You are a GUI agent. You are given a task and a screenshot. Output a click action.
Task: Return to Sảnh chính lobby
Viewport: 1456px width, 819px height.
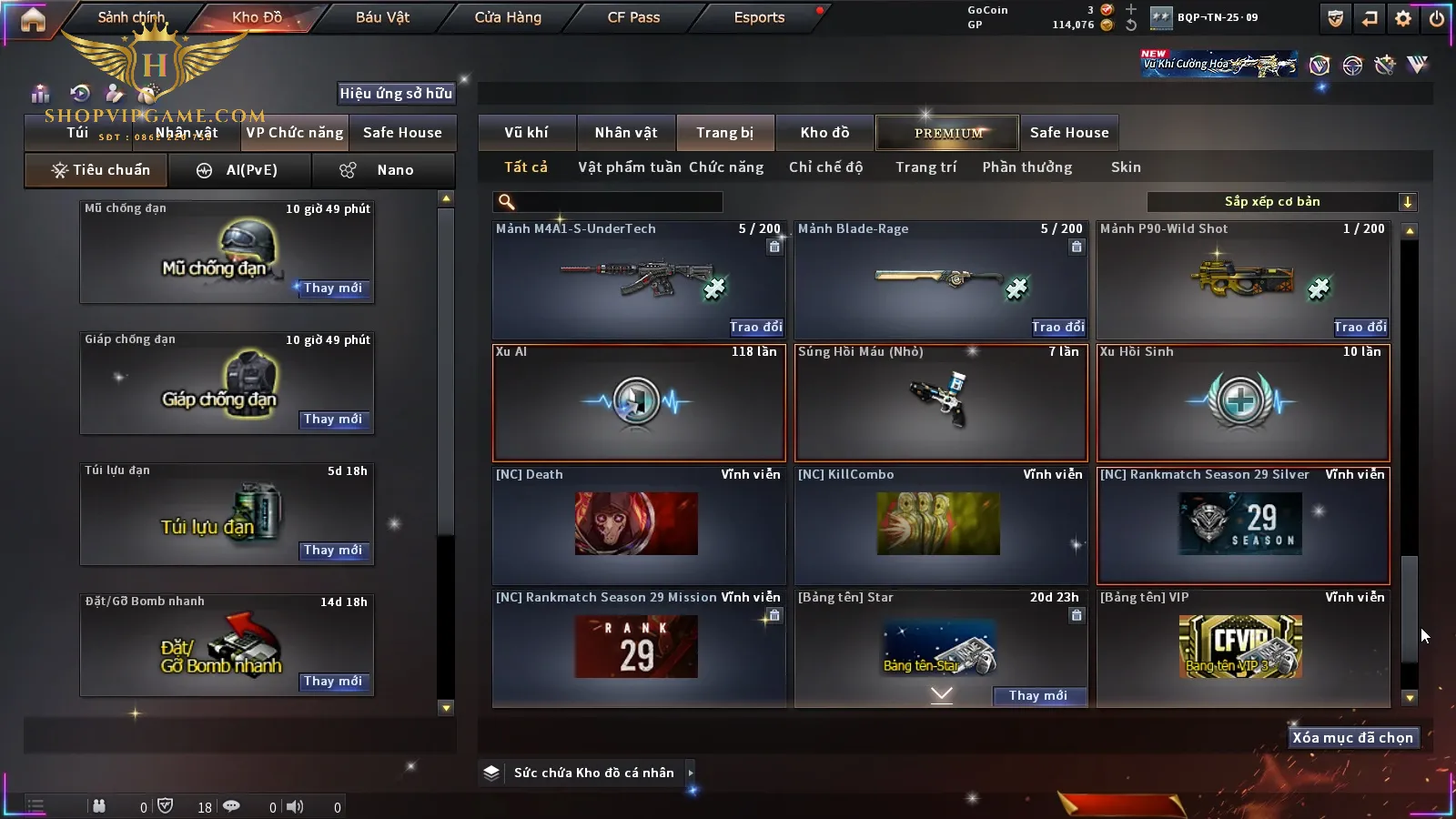click(131, 17)
